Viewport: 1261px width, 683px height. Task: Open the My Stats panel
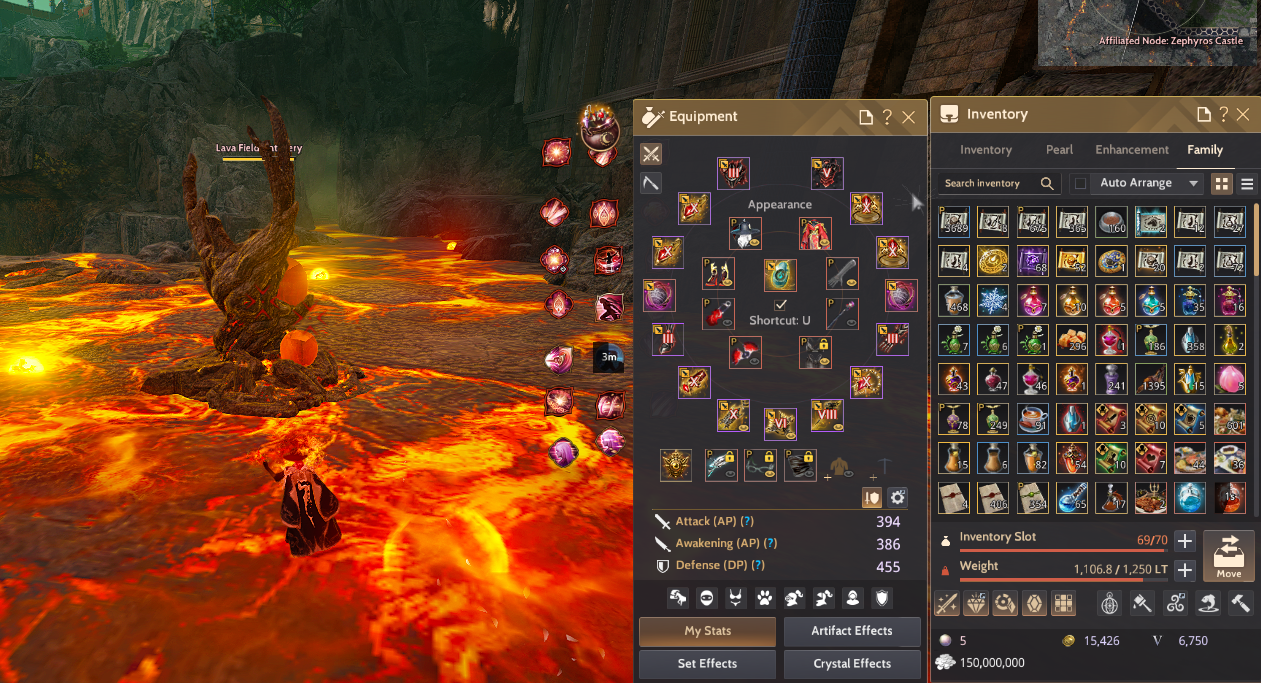click(707, 631)
